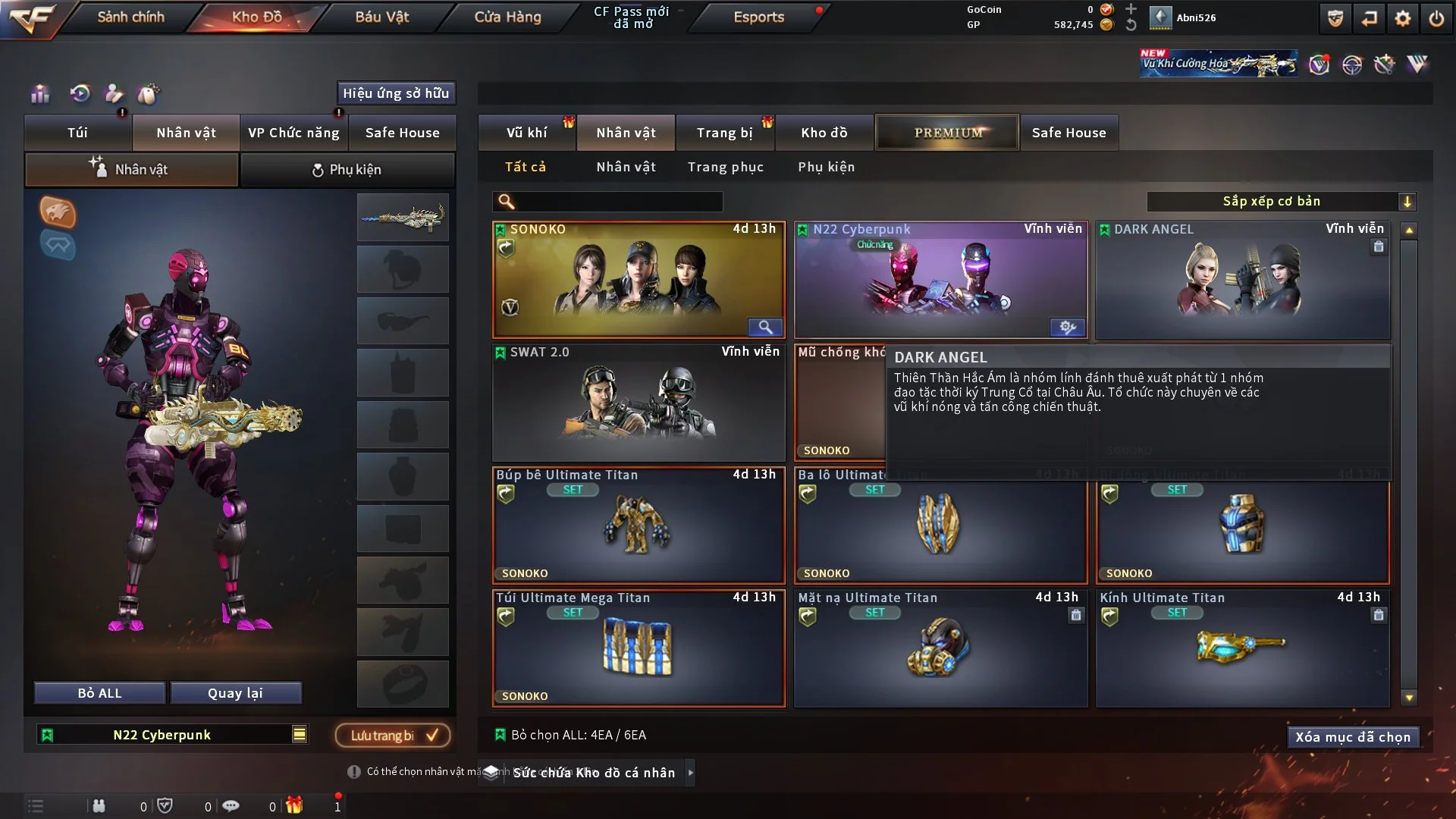Screen dimensions: 1456x819
Task: Select the SONOKO character card
Action: click(638, 279)
